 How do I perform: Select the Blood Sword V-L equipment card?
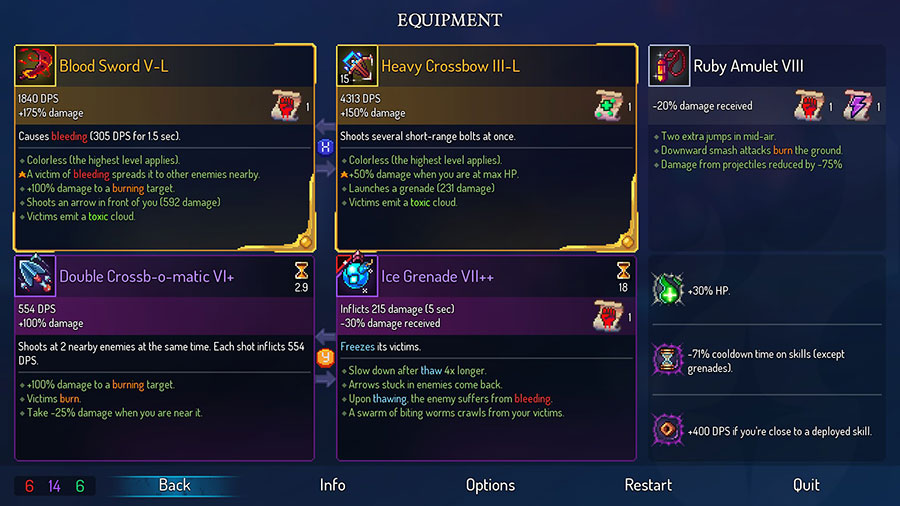pyautogui.click(x=164, y=148)
